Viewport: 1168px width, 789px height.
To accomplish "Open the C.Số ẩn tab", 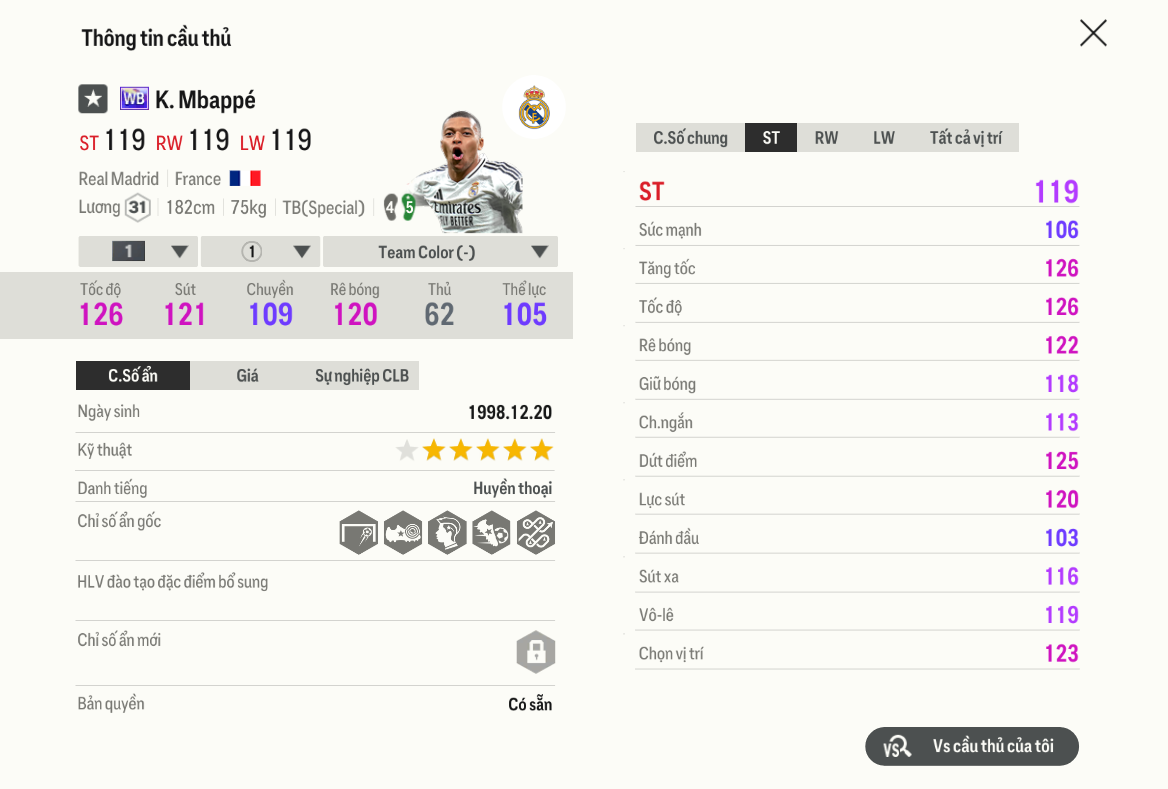I will [133, 376].
